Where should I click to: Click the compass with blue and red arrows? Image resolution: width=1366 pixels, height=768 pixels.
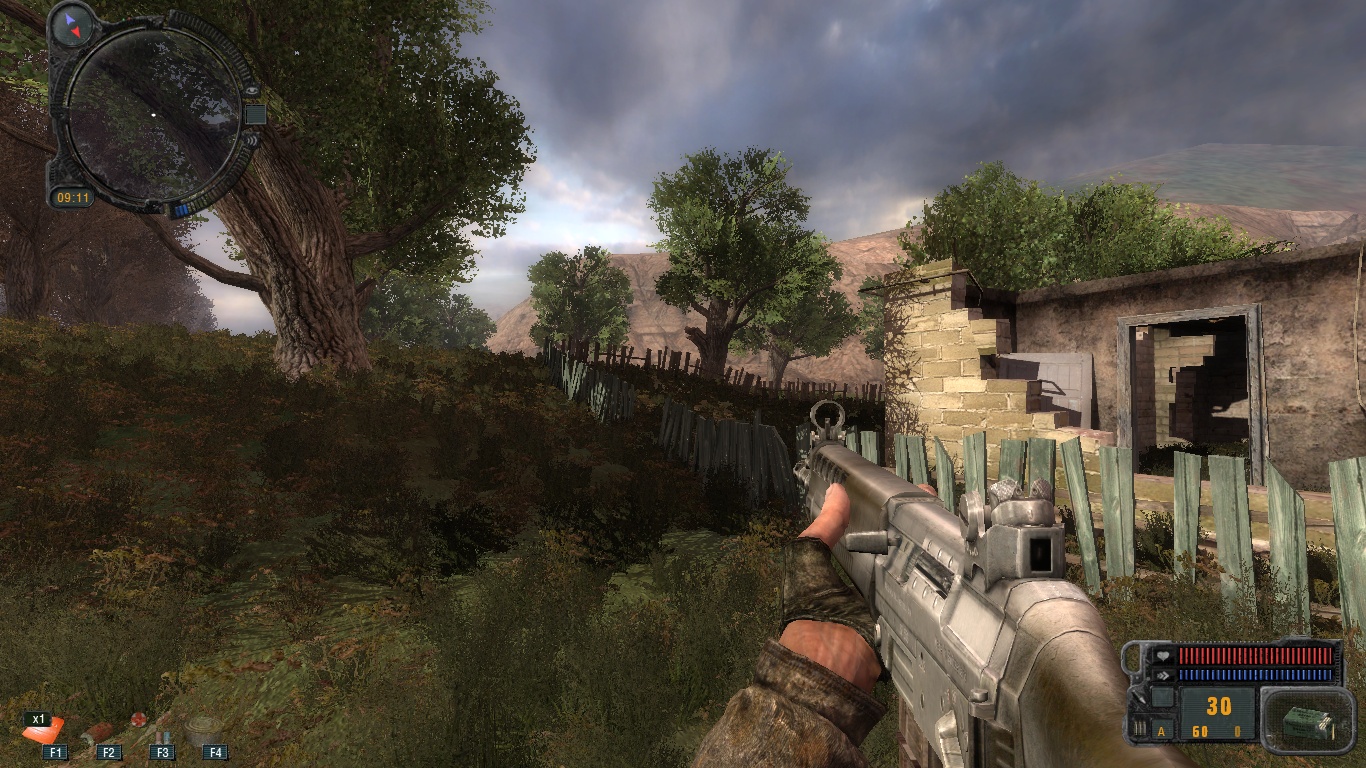point(73,24)
